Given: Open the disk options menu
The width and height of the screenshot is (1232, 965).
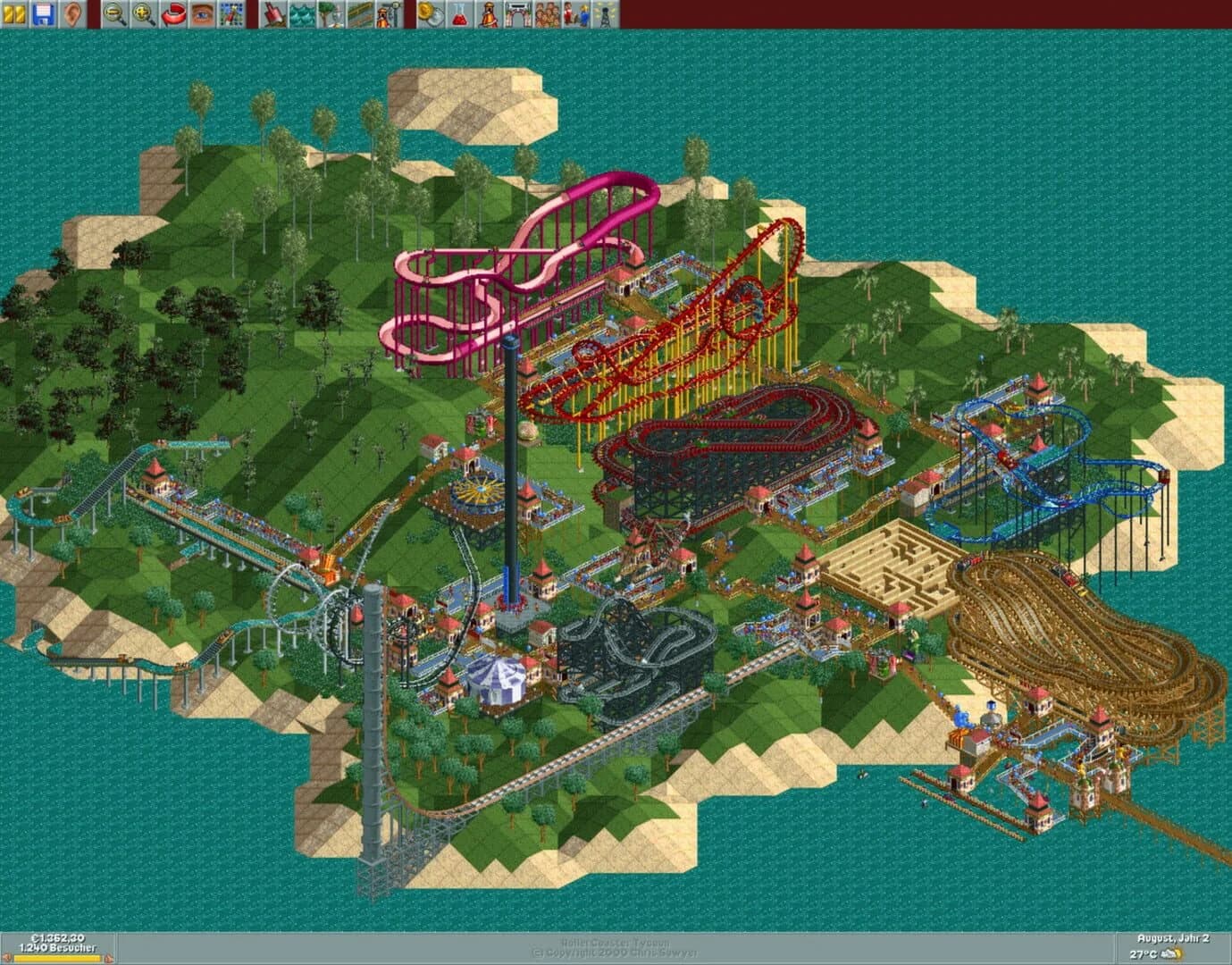Looking at the screenshot, I should click(44, 13).
